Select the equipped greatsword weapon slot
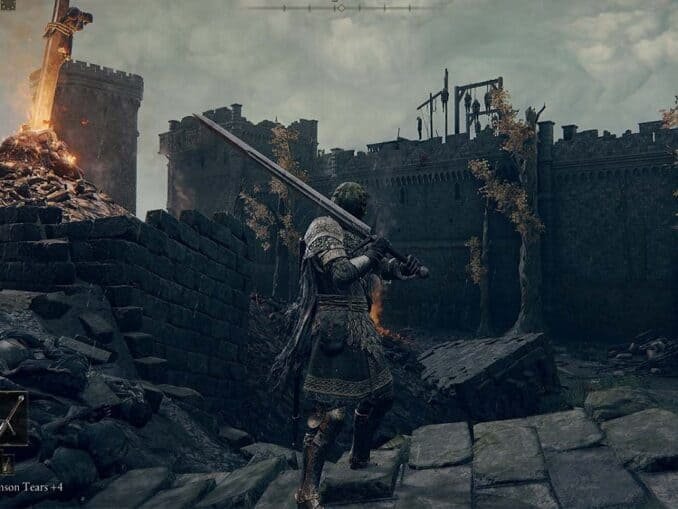This screenshot has height=509, width=678. [11, 419]
